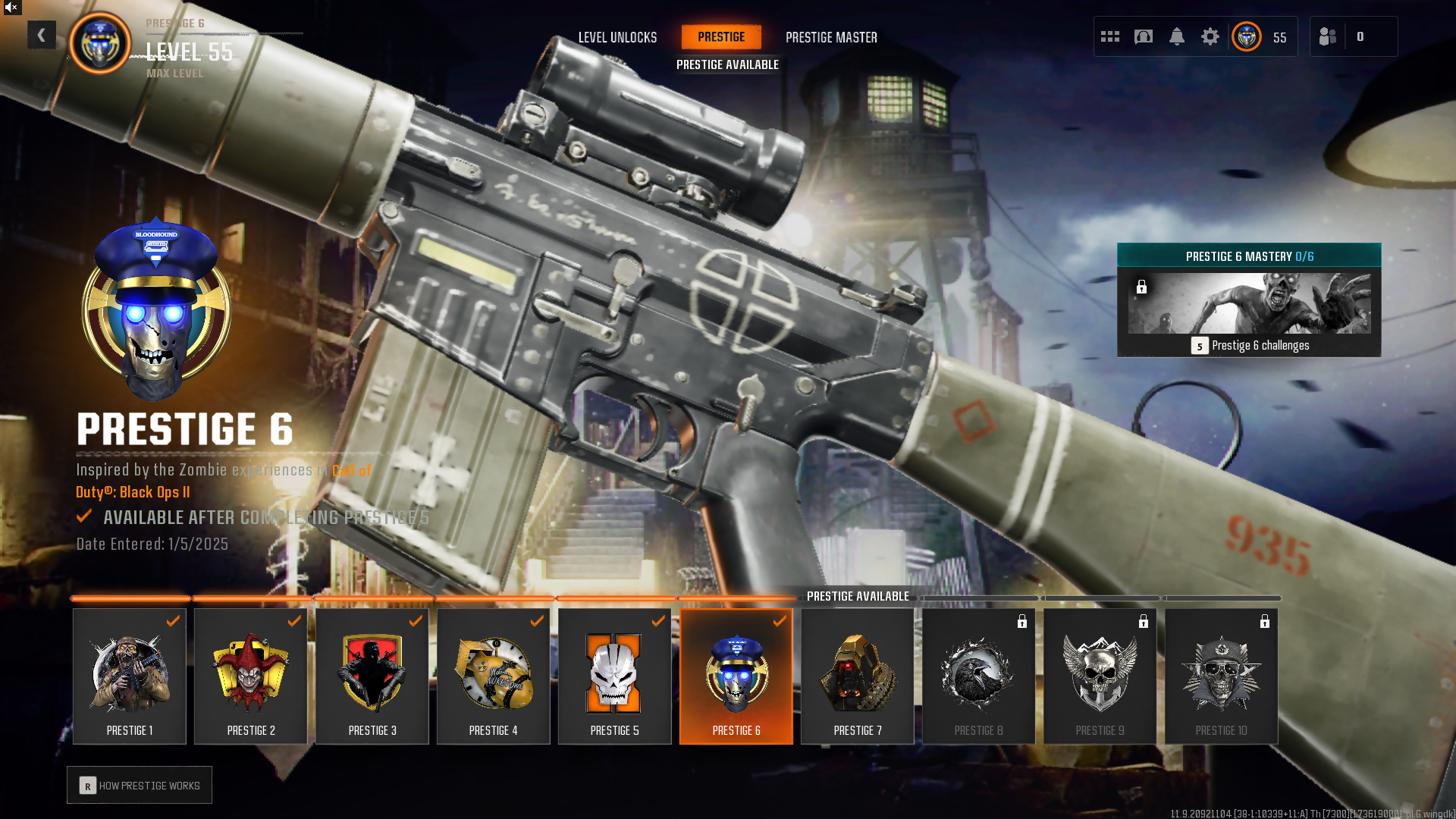
Task: Open How Prestige Works info
Action: (x=140, y=786)
